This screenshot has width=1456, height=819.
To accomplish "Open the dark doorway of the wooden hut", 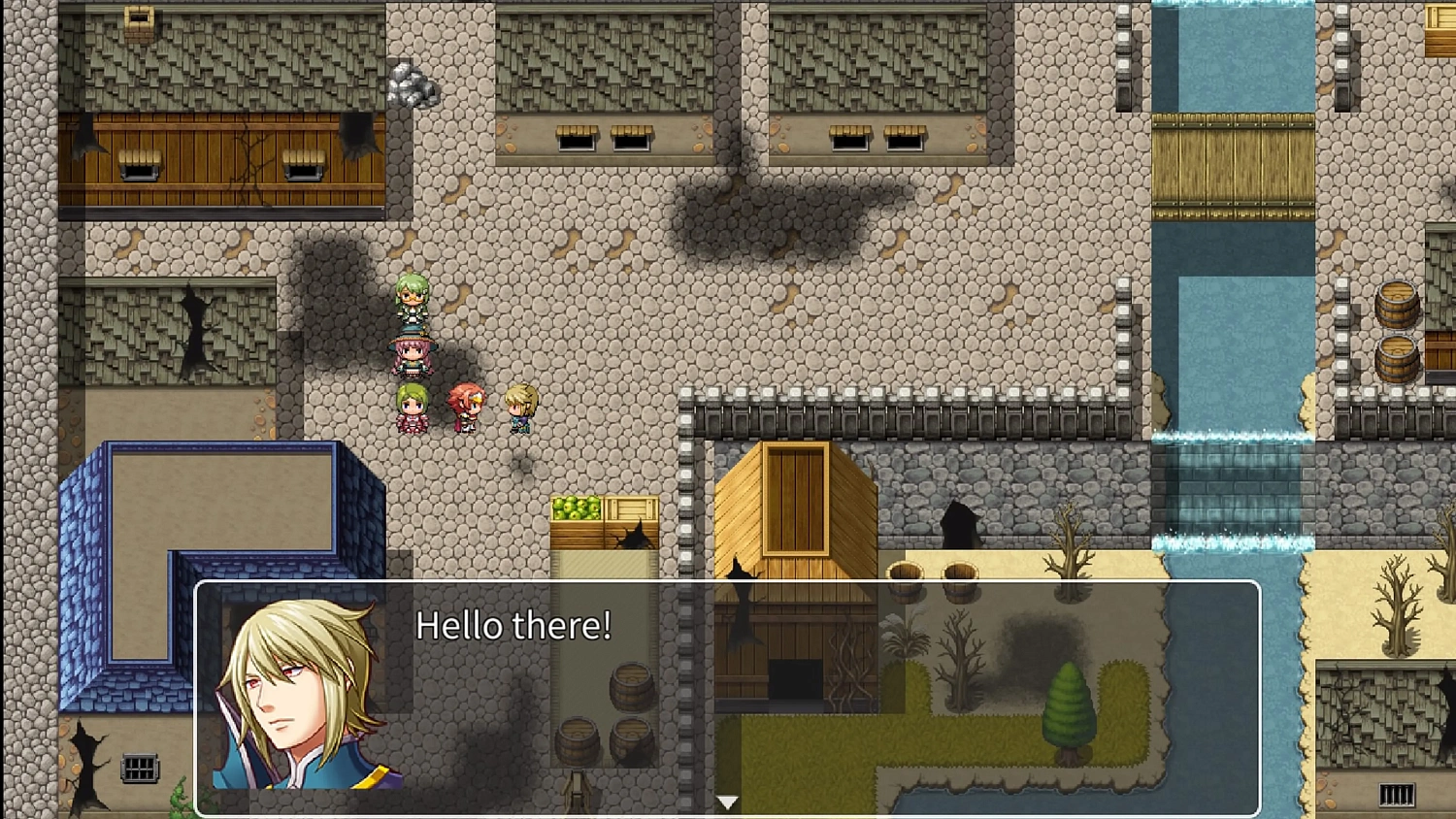I will [x=796, y=679].
